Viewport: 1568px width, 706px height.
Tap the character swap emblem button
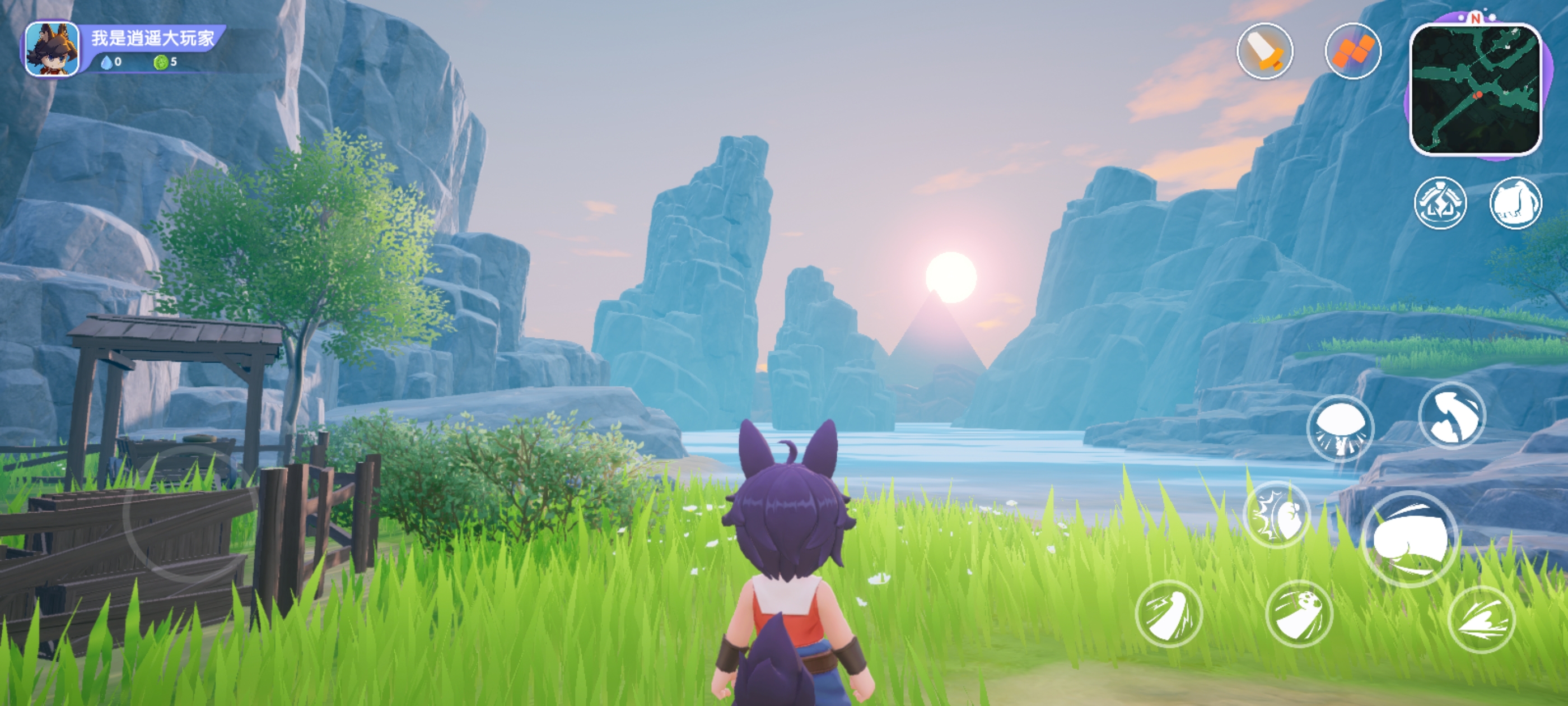point(1440,203)
